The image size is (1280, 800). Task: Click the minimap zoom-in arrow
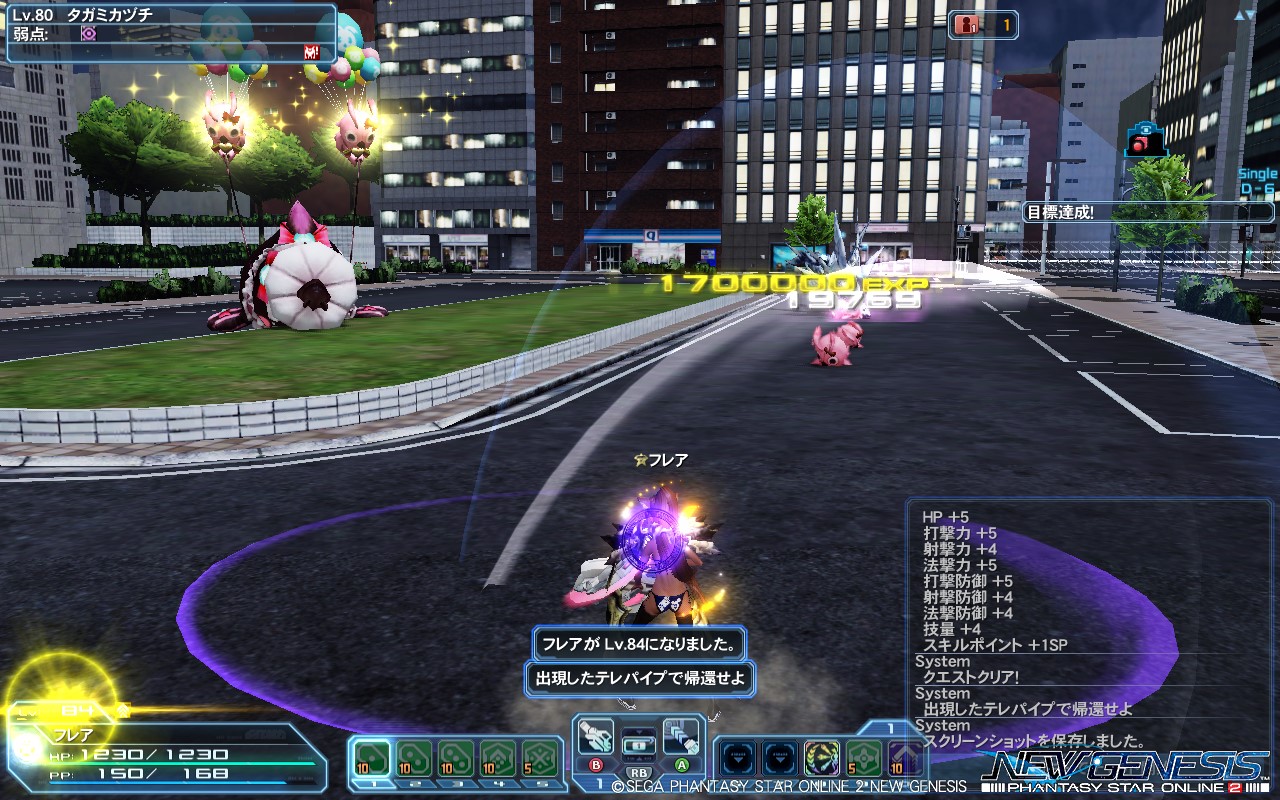(x=1240, y=16)
